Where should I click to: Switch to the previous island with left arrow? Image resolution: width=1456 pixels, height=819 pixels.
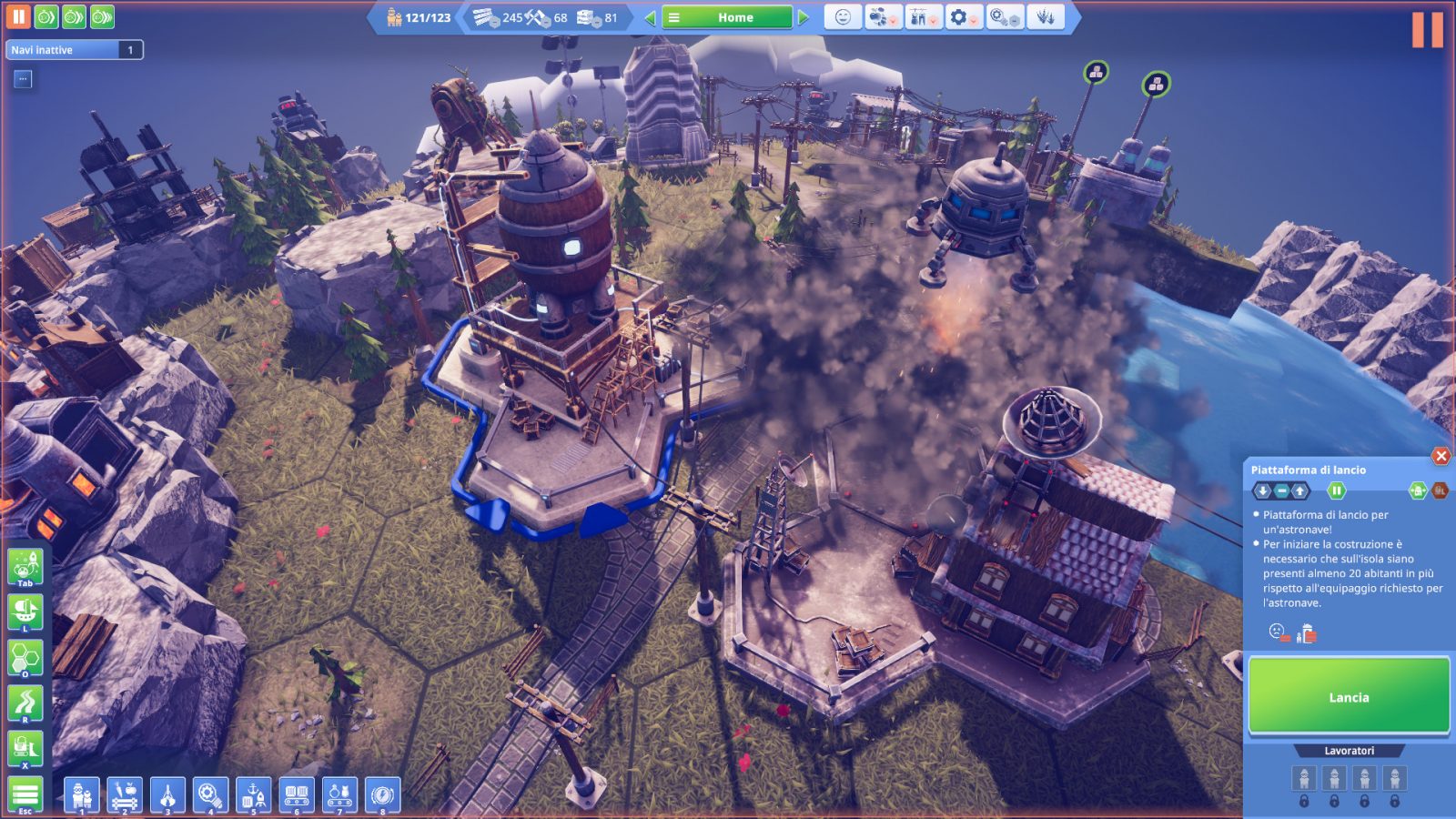650,17
